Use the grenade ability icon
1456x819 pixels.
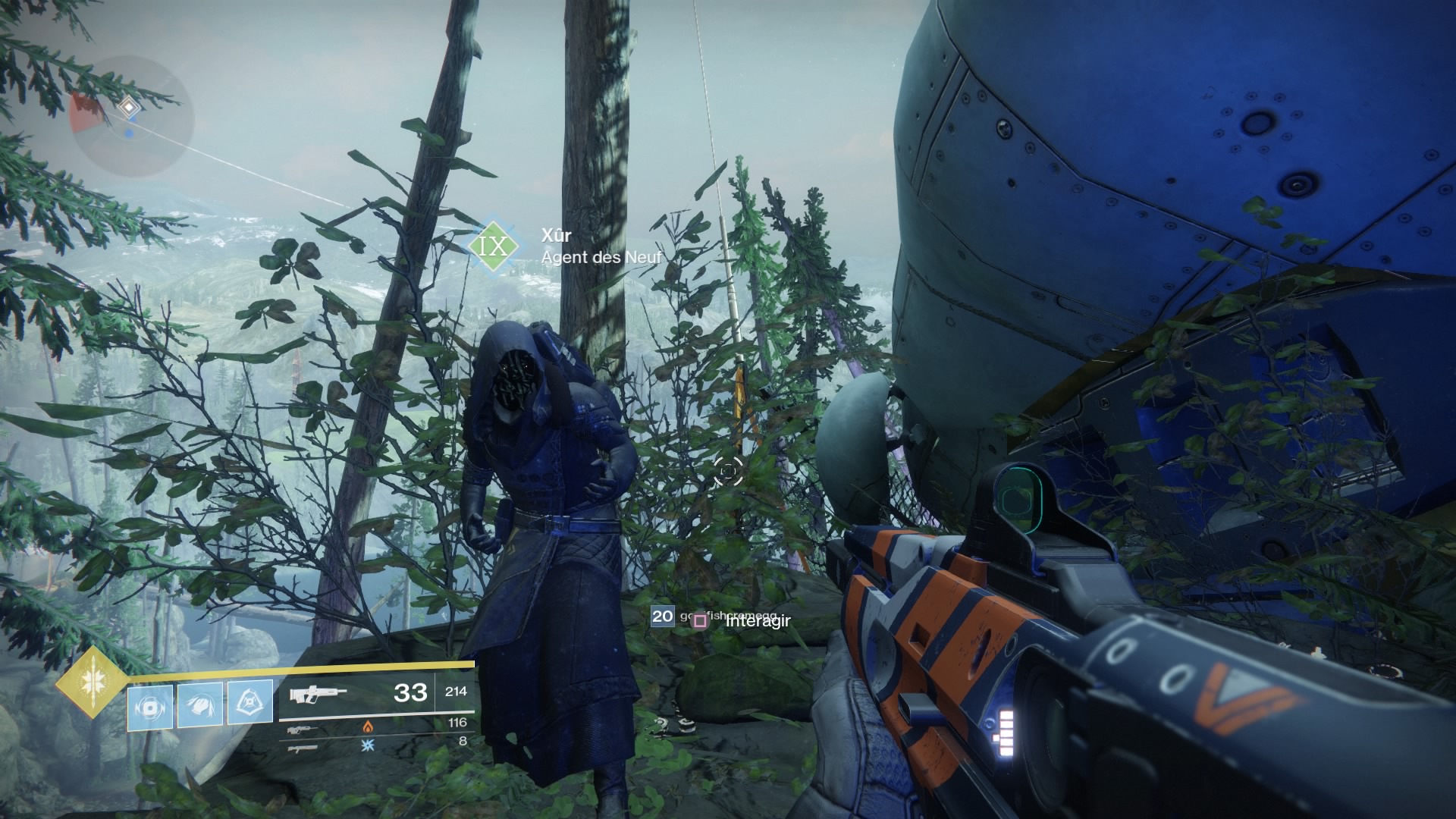coord(149,707)
